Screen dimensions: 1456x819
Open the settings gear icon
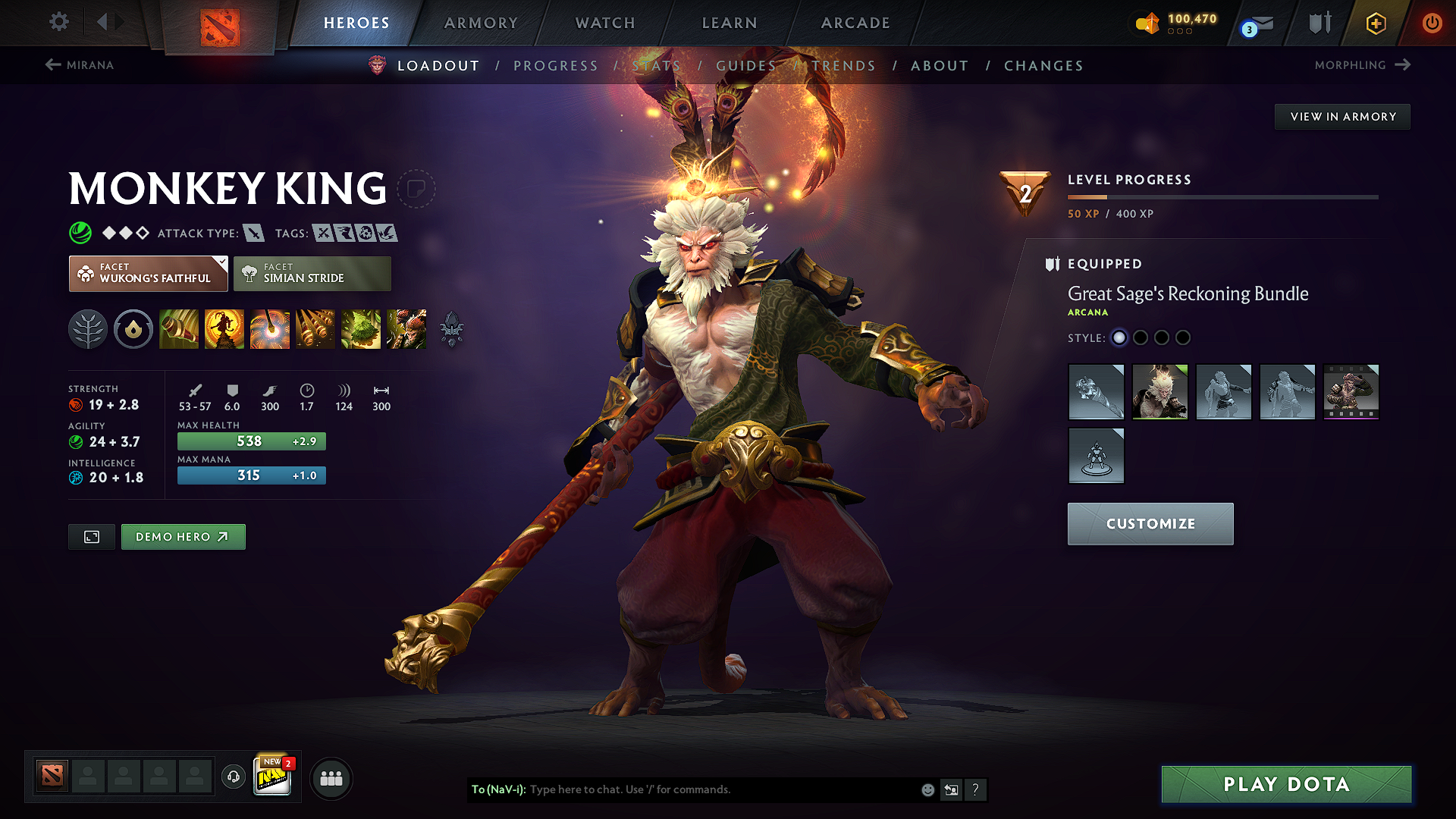[58, 23]
